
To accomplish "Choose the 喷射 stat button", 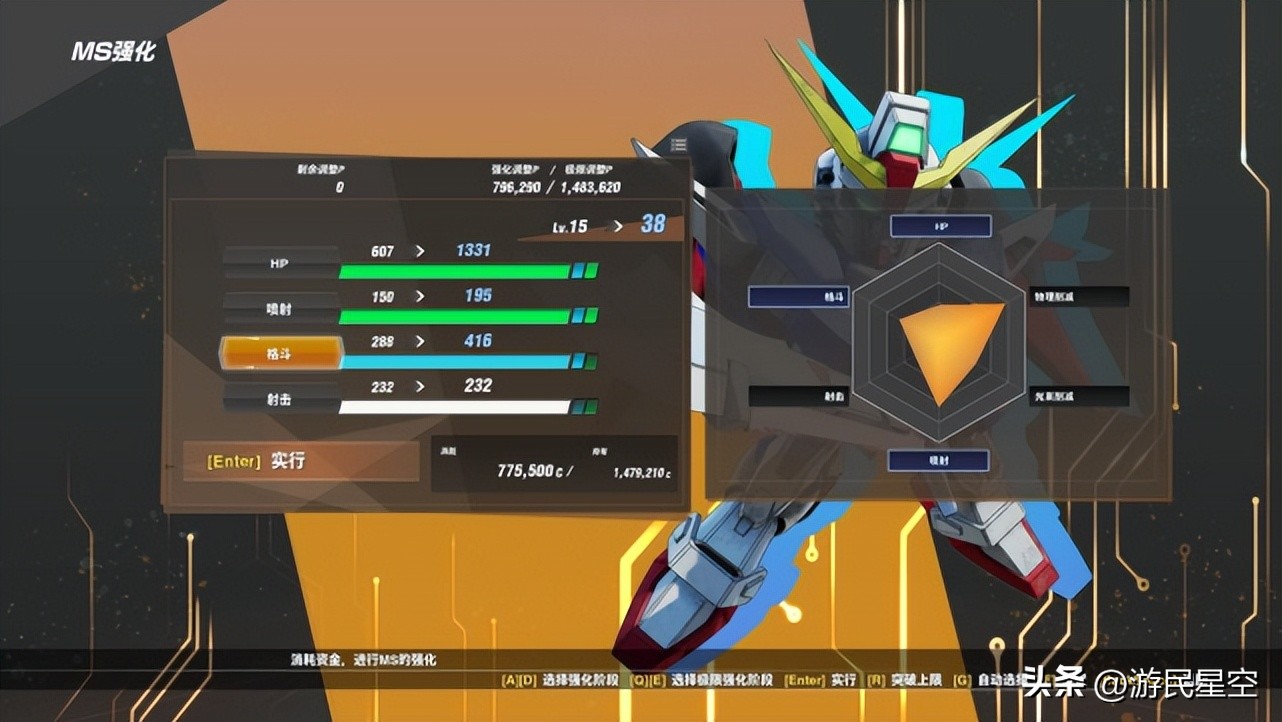I will tap(280, 309).
